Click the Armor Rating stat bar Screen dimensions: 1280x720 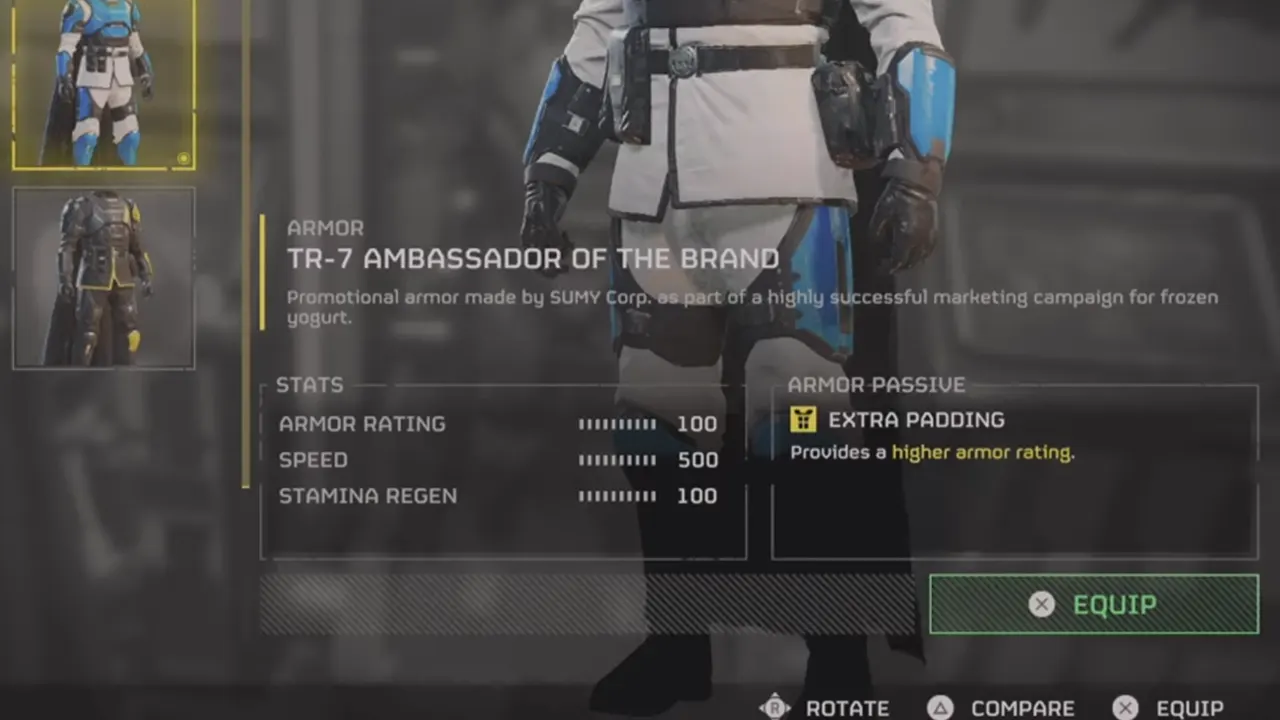pyautogui.click(x=616, y=423)
